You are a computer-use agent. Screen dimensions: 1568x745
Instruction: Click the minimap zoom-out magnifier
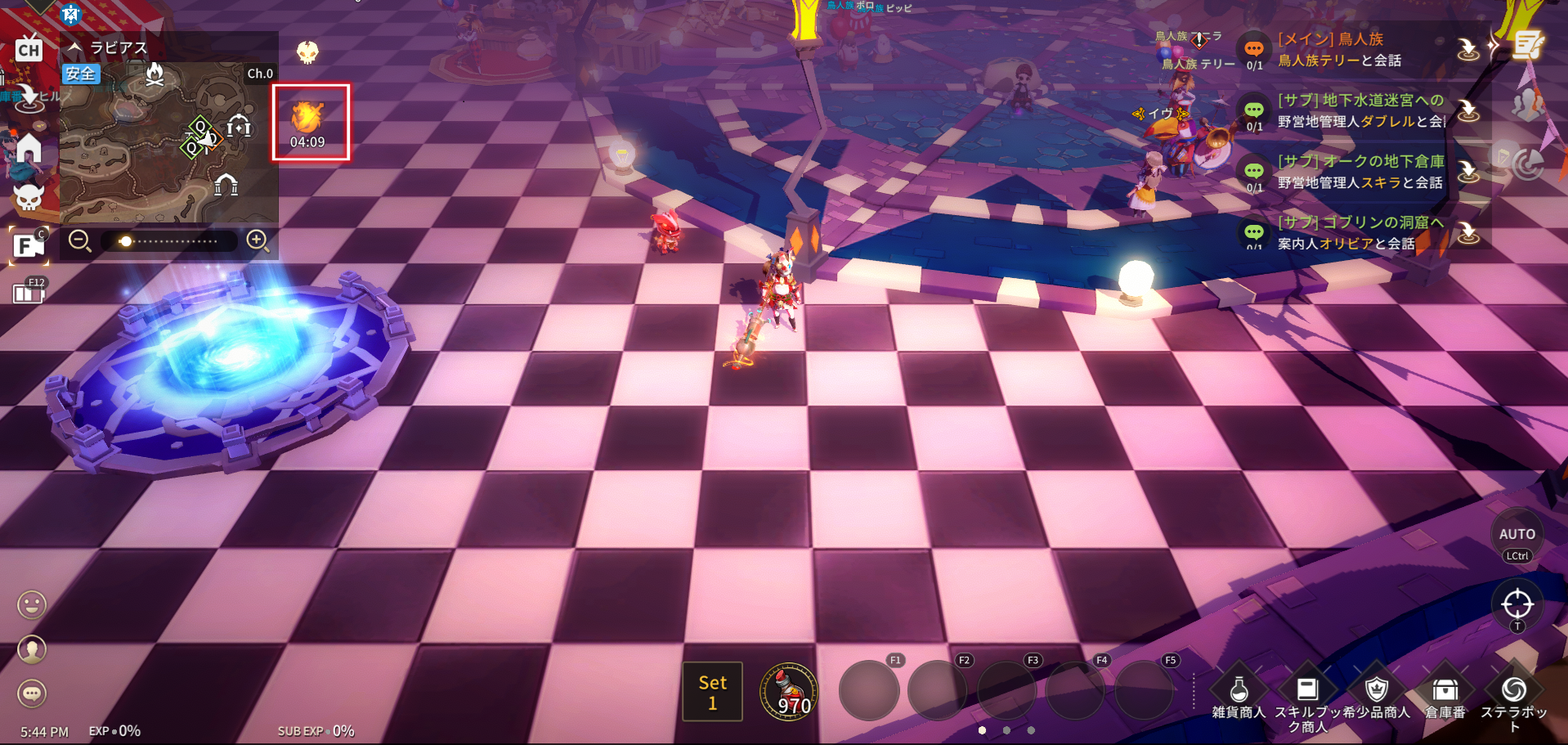tap(79, 241)
